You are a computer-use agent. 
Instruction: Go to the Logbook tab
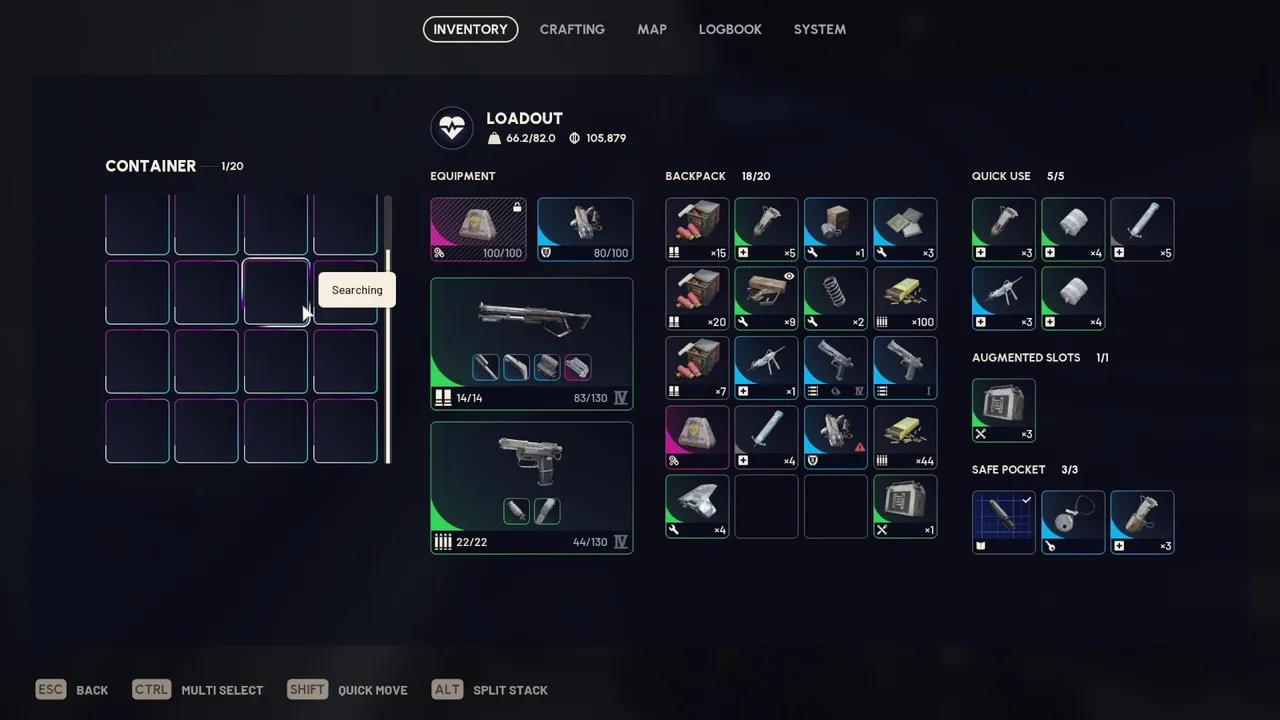[730, 29]
